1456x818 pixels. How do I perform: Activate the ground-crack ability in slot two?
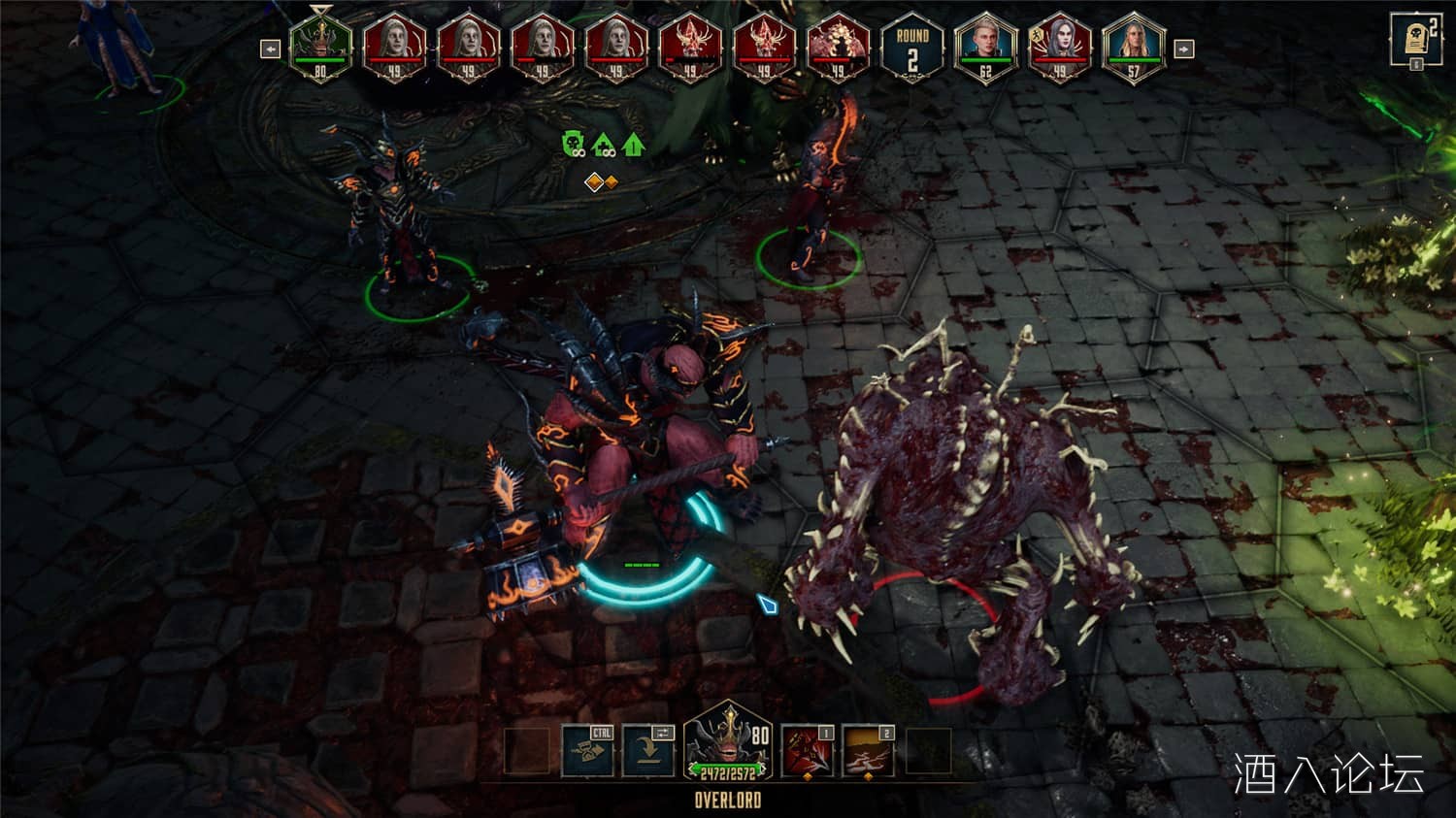click(868, 752)
